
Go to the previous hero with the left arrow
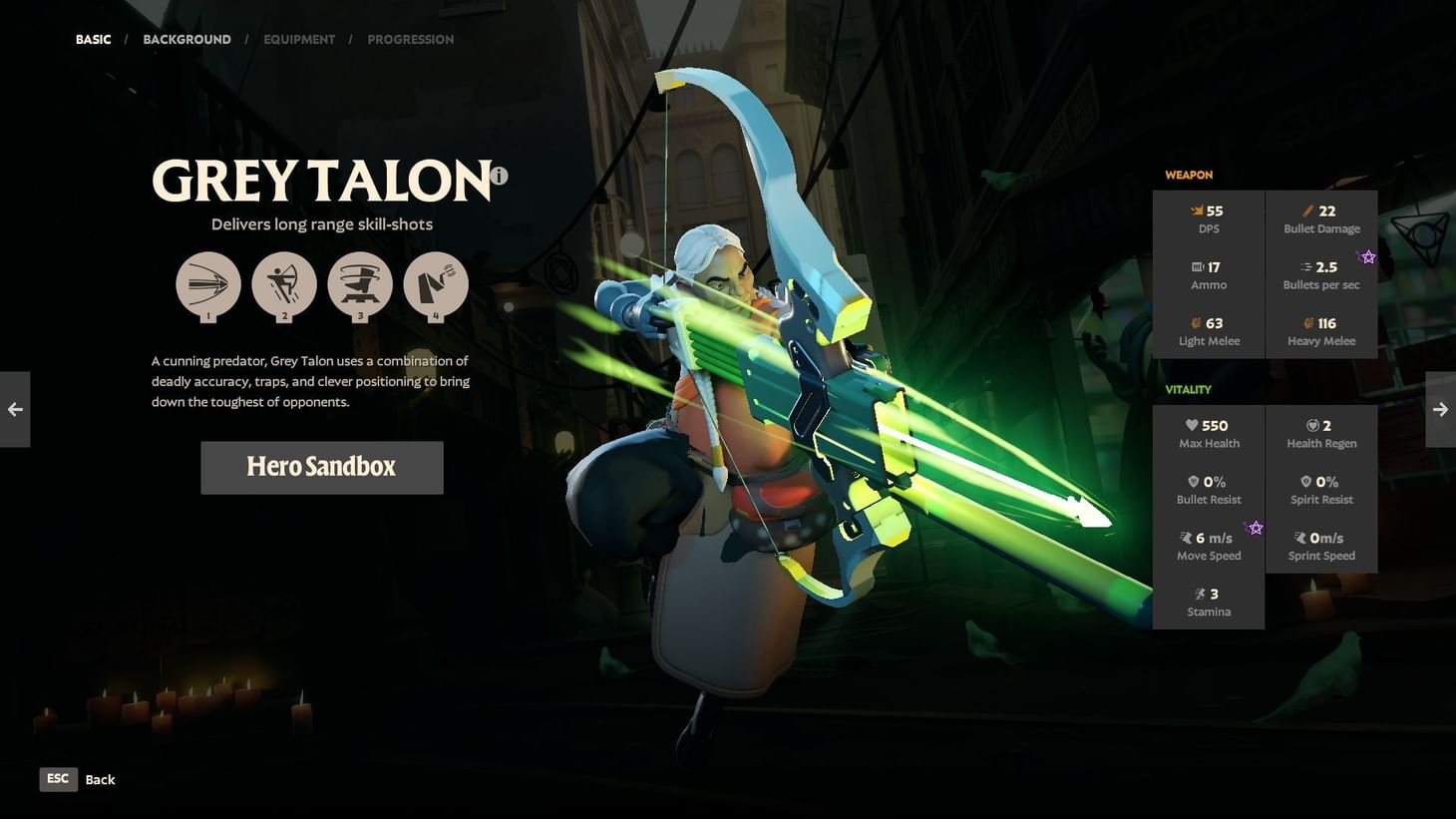pyautogui.click(x=15, y=409)
